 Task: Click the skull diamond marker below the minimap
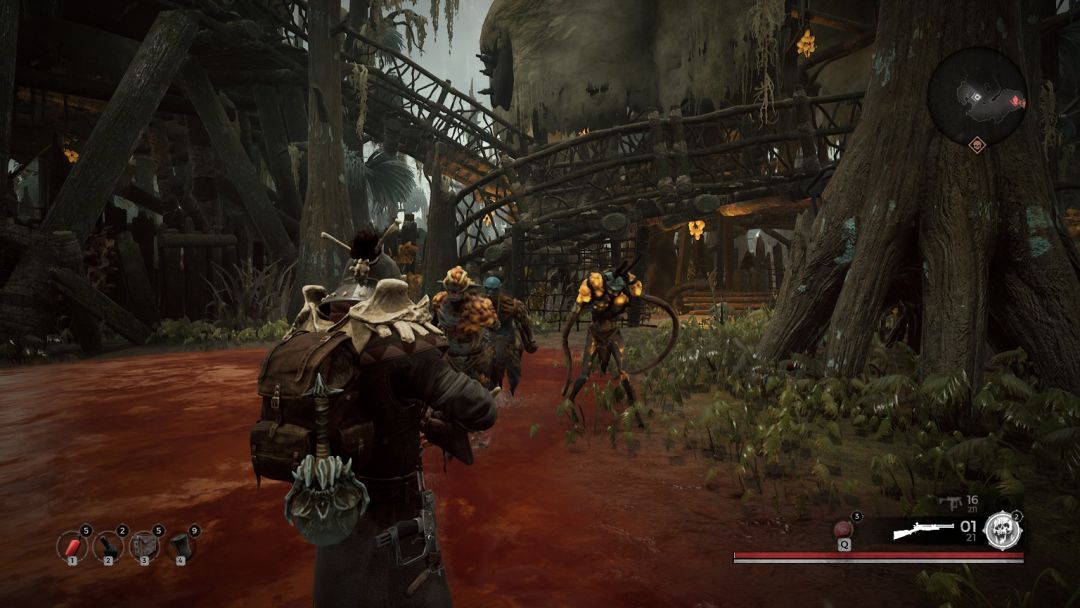(x=977, y=144)
